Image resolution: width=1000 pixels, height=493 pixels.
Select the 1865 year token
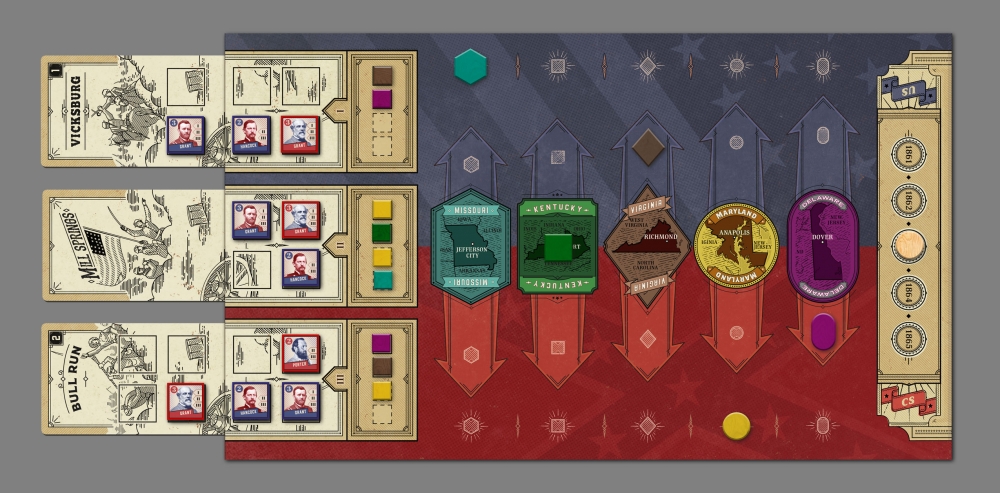pyautogui.click(x=908, y=339)
